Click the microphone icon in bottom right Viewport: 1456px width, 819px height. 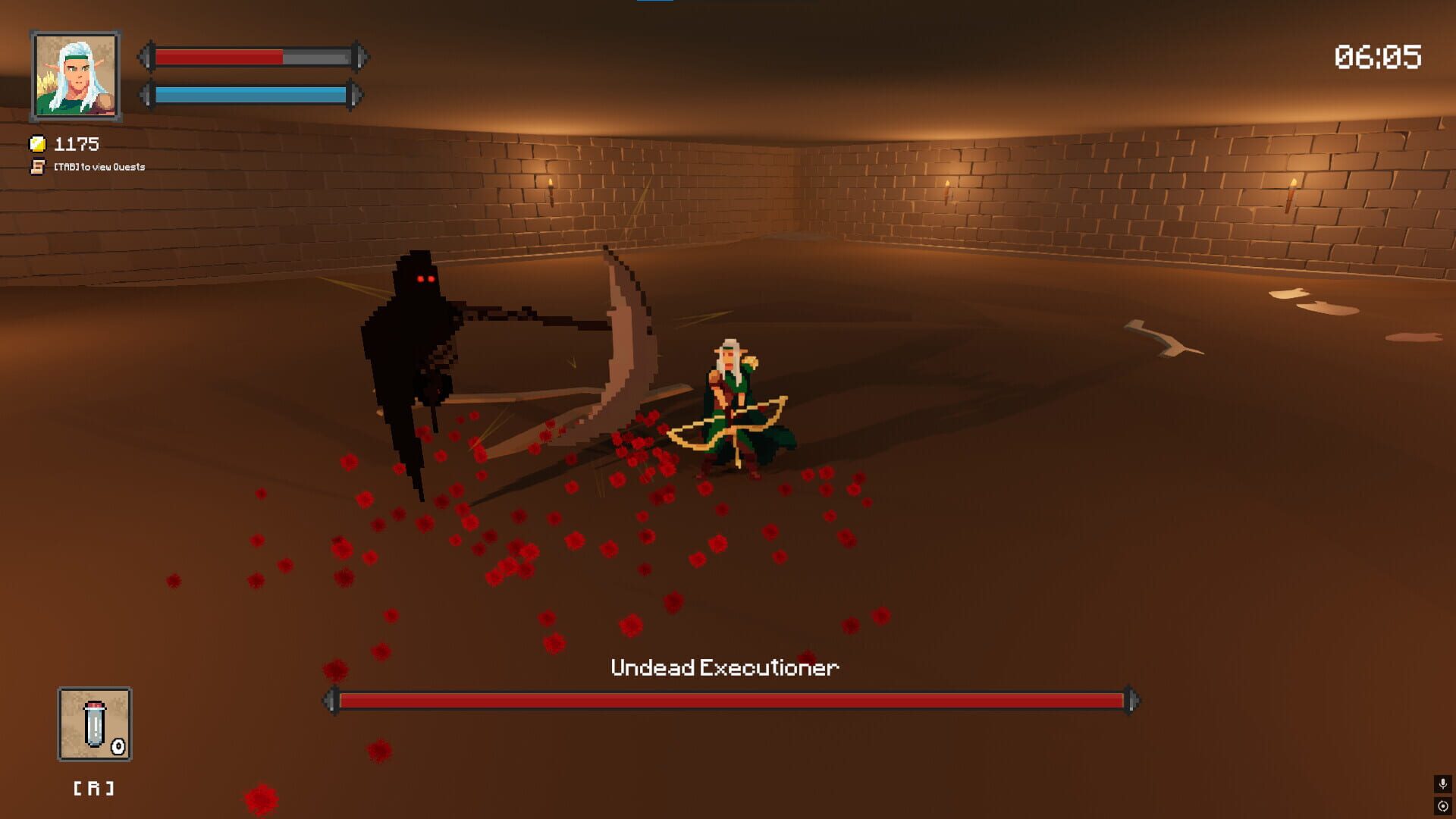pos(1443,783)
